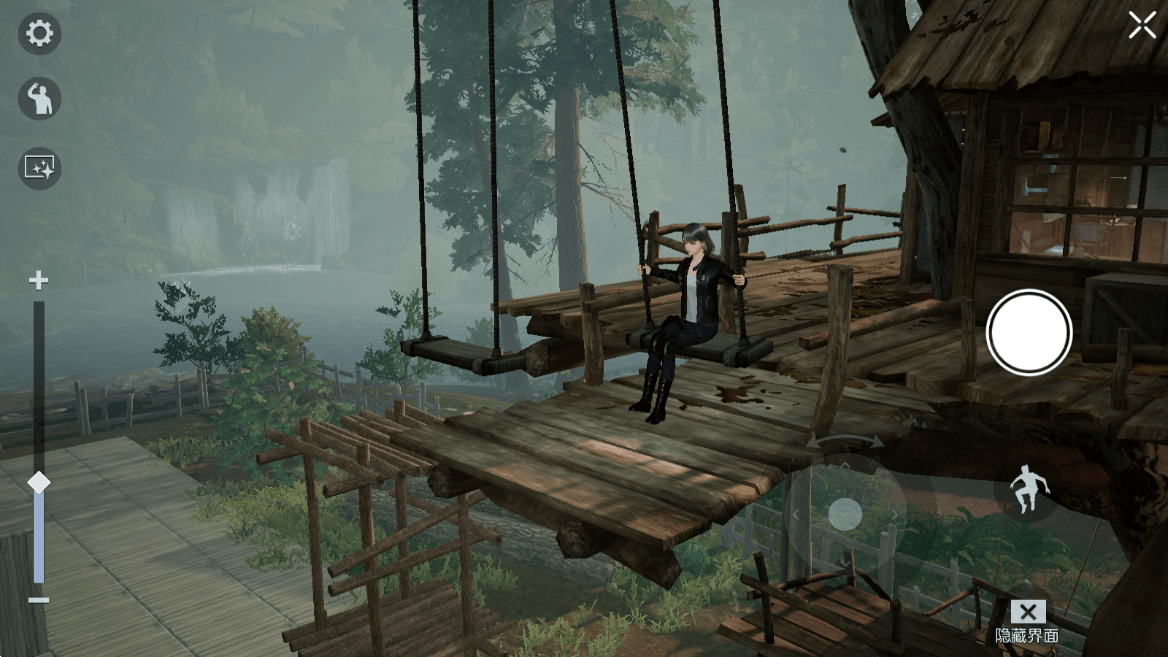Open the gear settings icon
Image resolution: width=1168 pixels, height=657 pixels.
pos(39,34)
